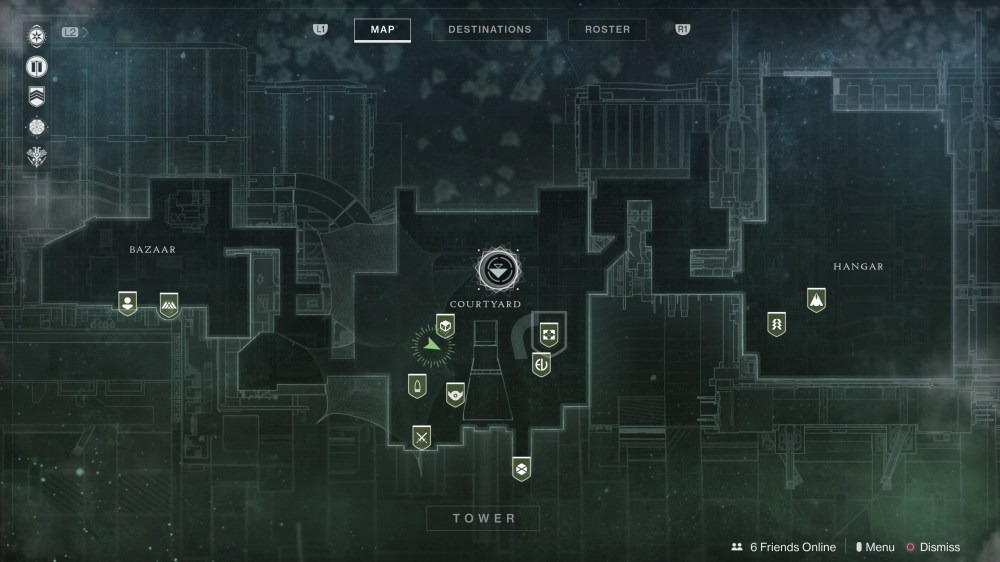The image size is (1000, 562).
Task: Open the Roster tab
Action: (607, 30)
